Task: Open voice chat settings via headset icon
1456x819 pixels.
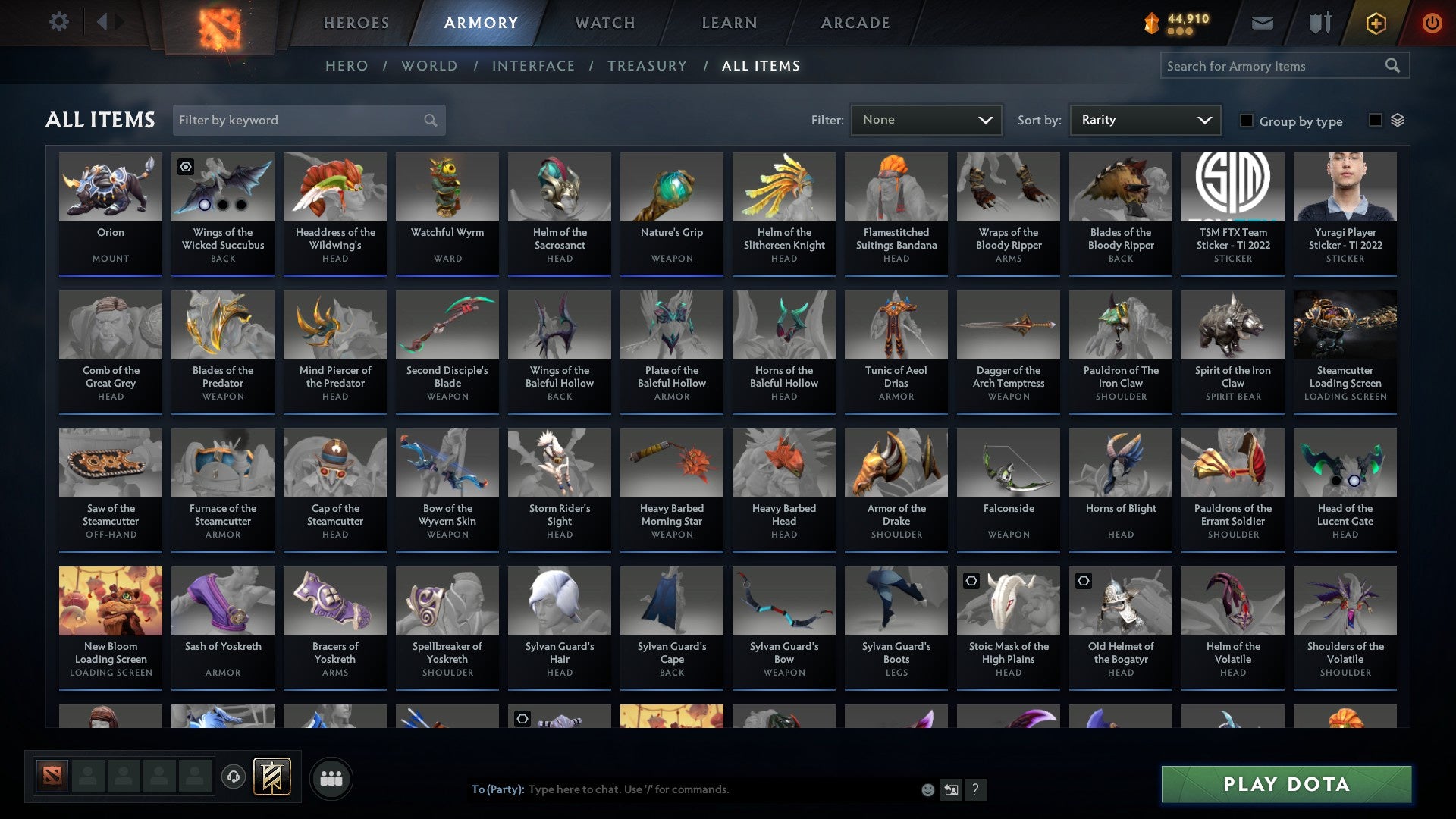Action: tap(233, 777)
